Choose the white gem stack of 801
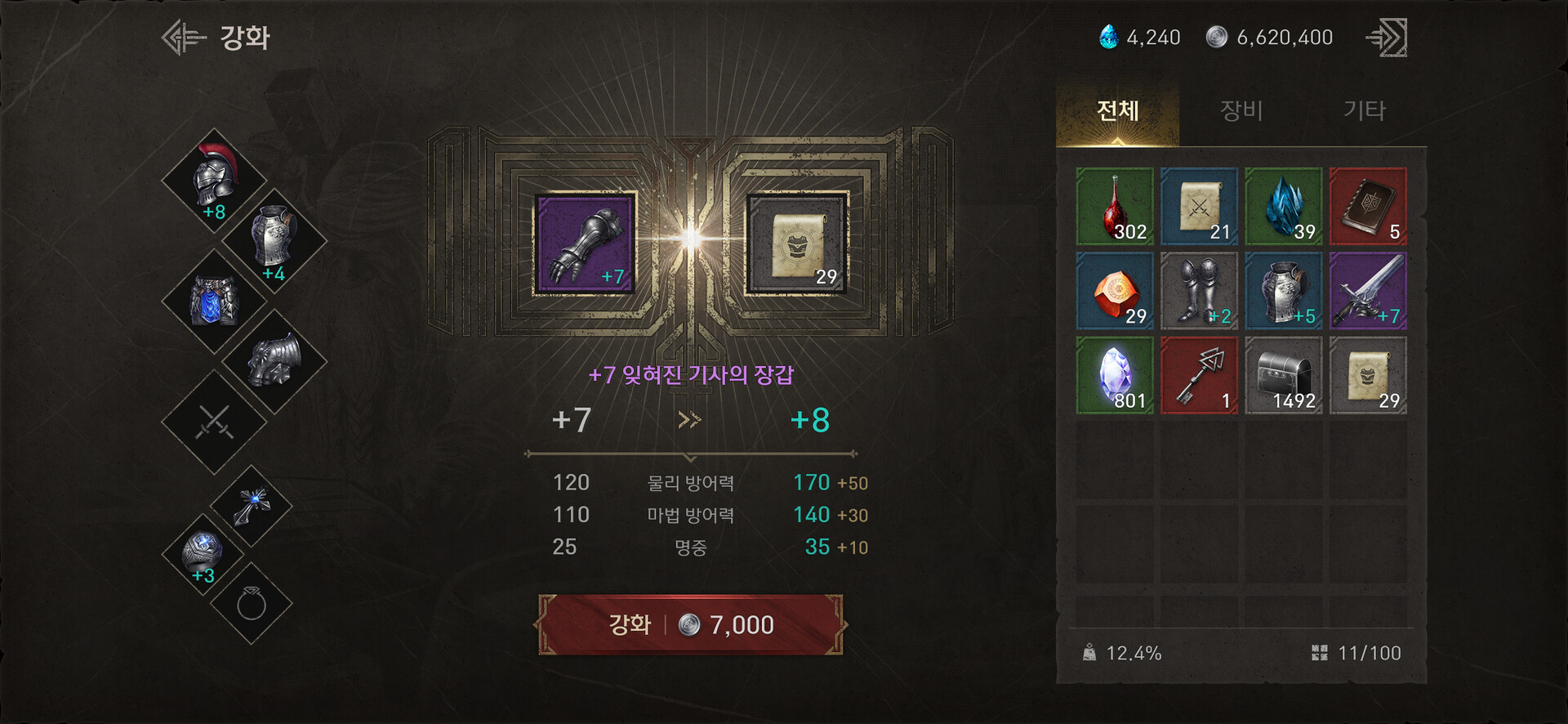1568x724 pixels. (1115, 375)
